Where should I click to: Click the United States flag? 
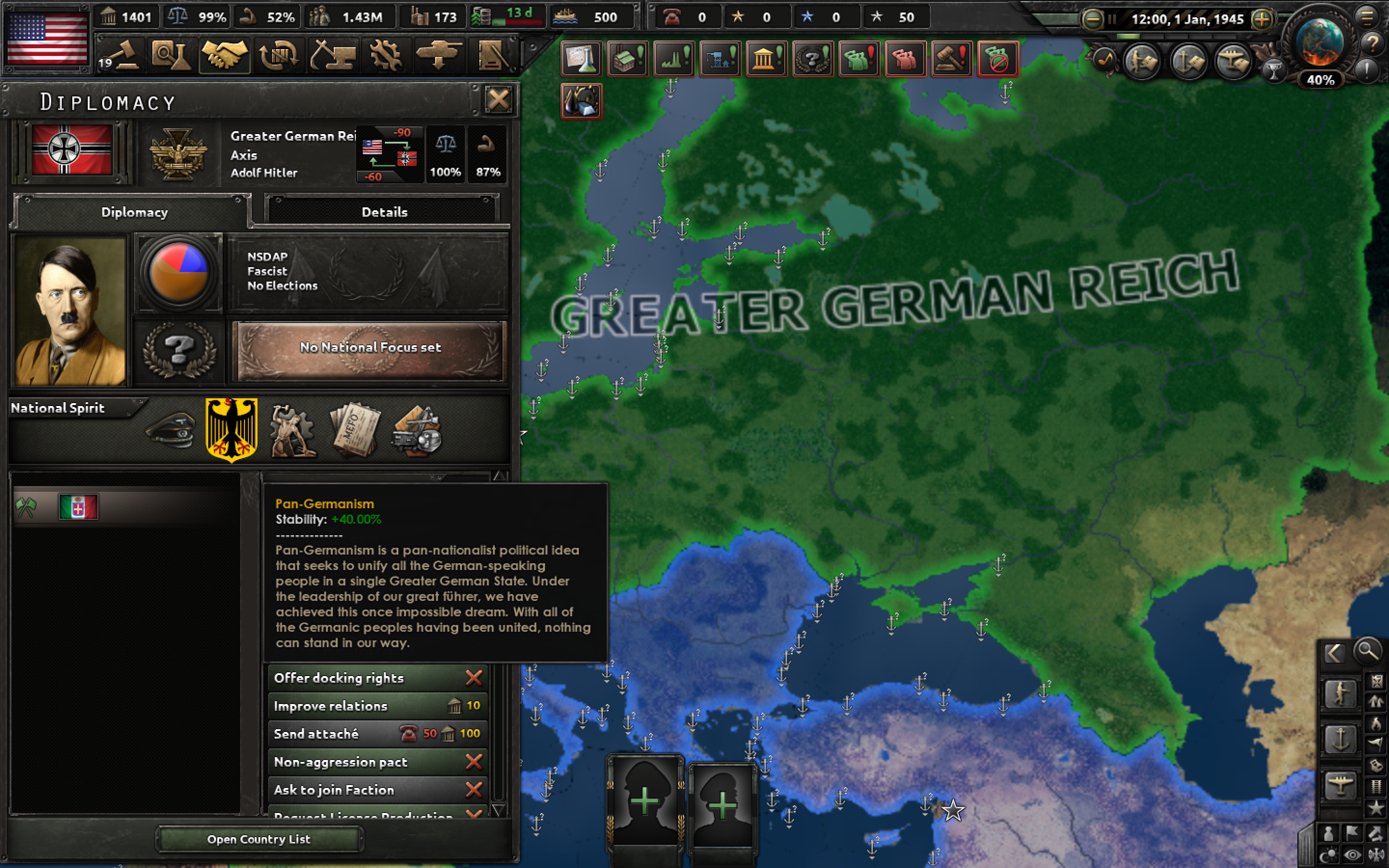(47, 38)
